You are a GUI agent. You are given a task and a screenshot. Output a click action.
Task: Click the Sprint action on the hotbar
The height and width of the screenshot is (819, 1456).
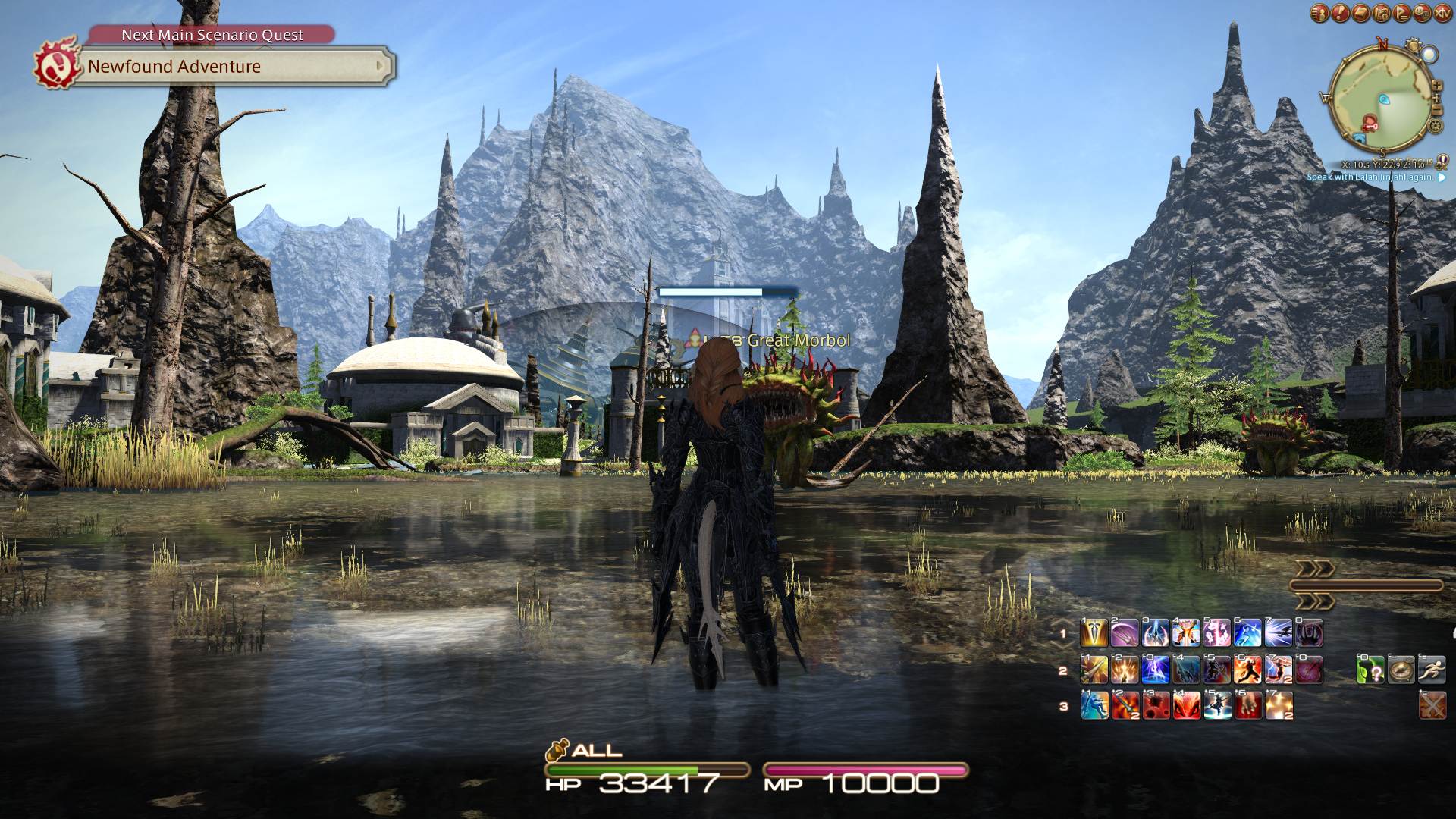(x=1432, y=669)
